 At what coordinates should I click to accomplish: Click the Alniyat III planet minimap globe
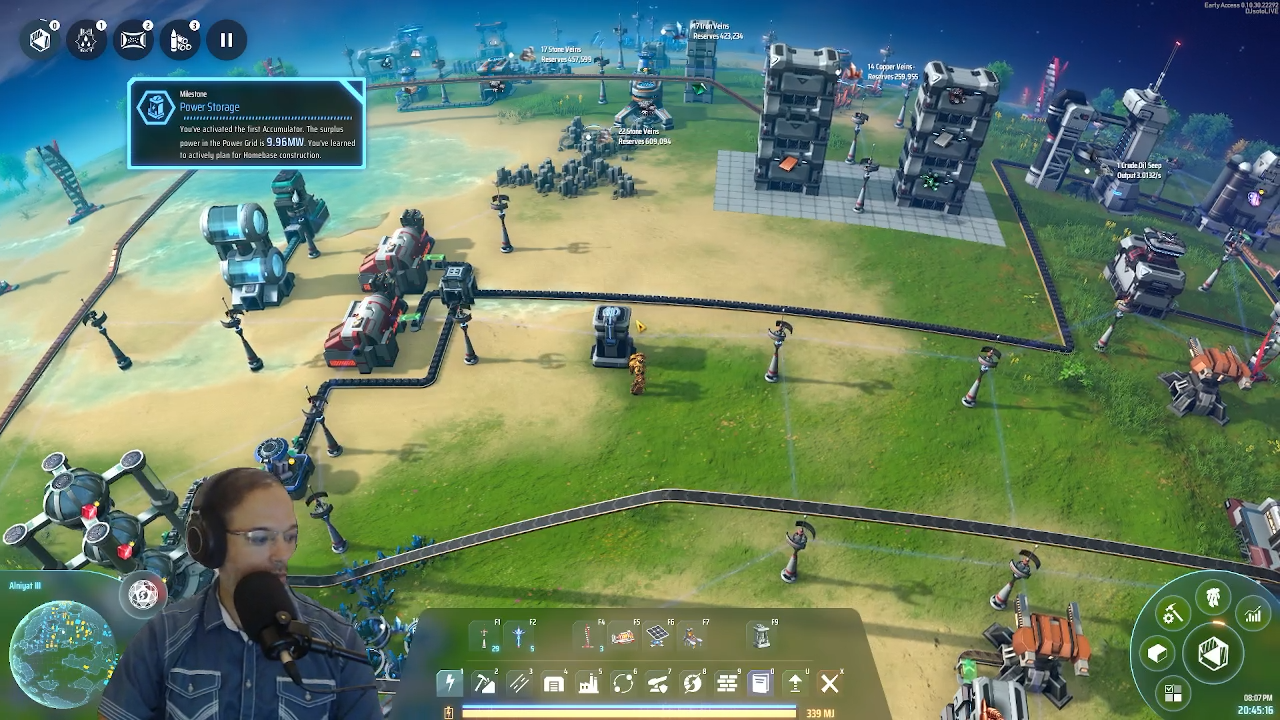pos(58,652)
